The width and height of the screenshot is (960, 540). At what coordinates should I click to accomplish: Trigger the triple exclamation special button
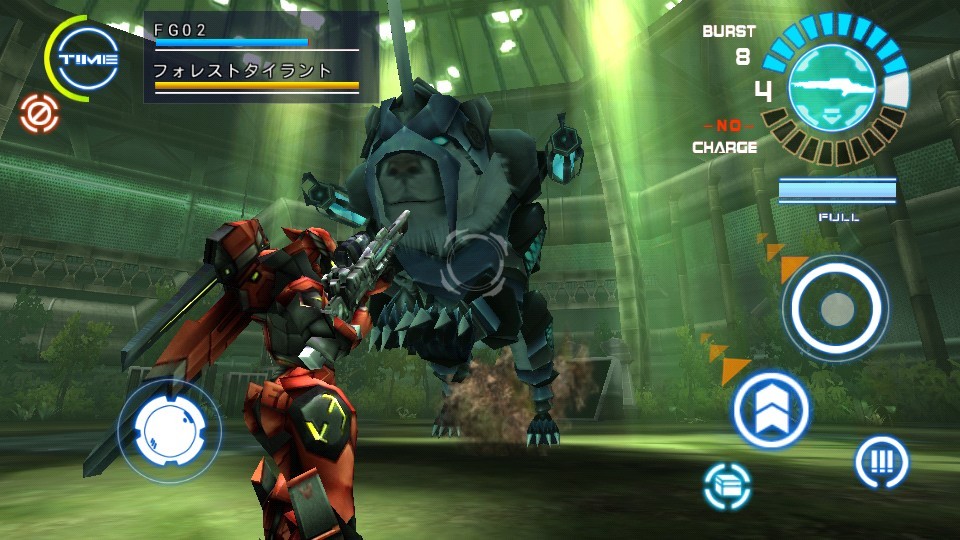(881, 463)
